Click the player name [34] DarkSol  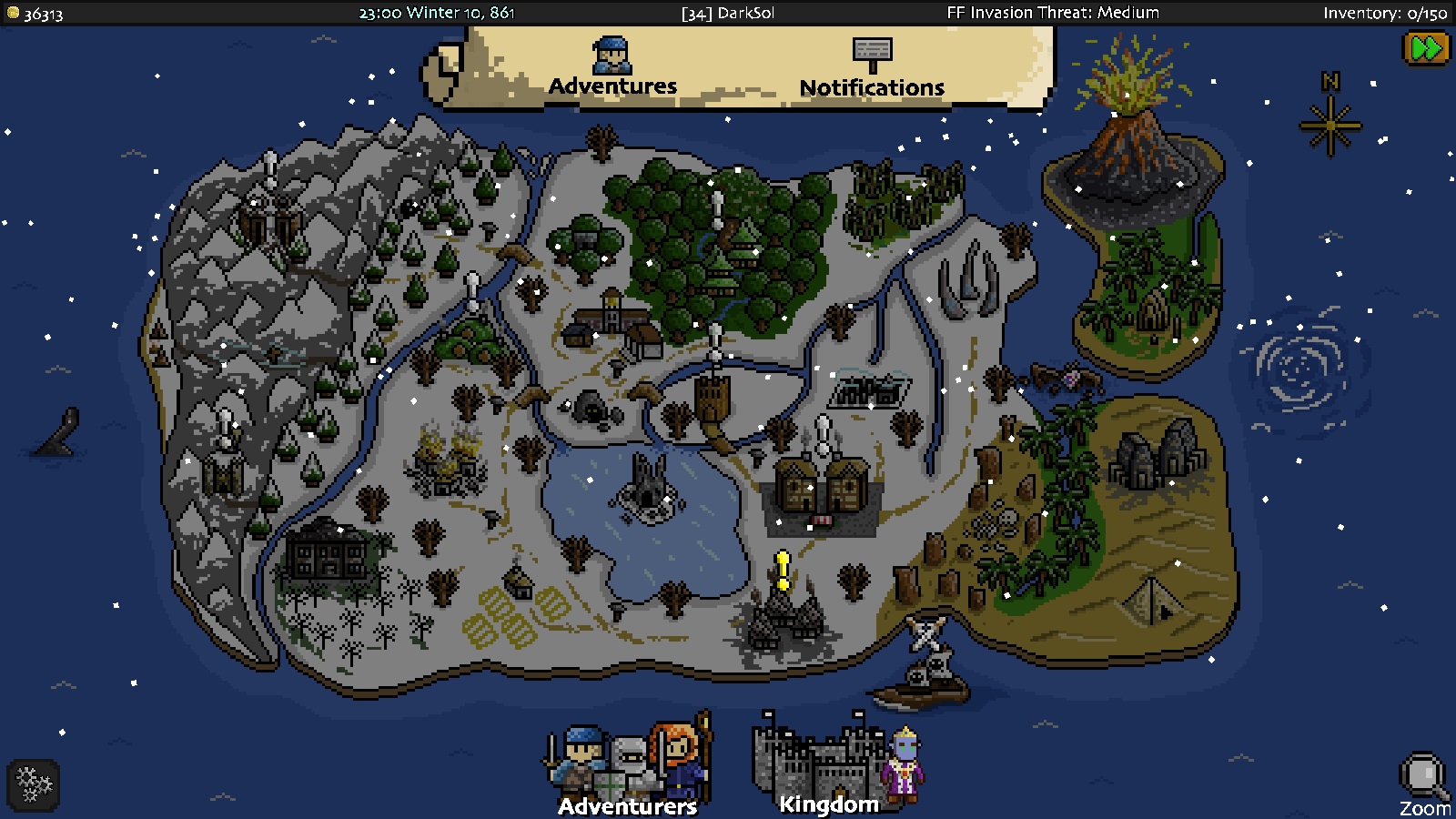click(x=728, y=13)
